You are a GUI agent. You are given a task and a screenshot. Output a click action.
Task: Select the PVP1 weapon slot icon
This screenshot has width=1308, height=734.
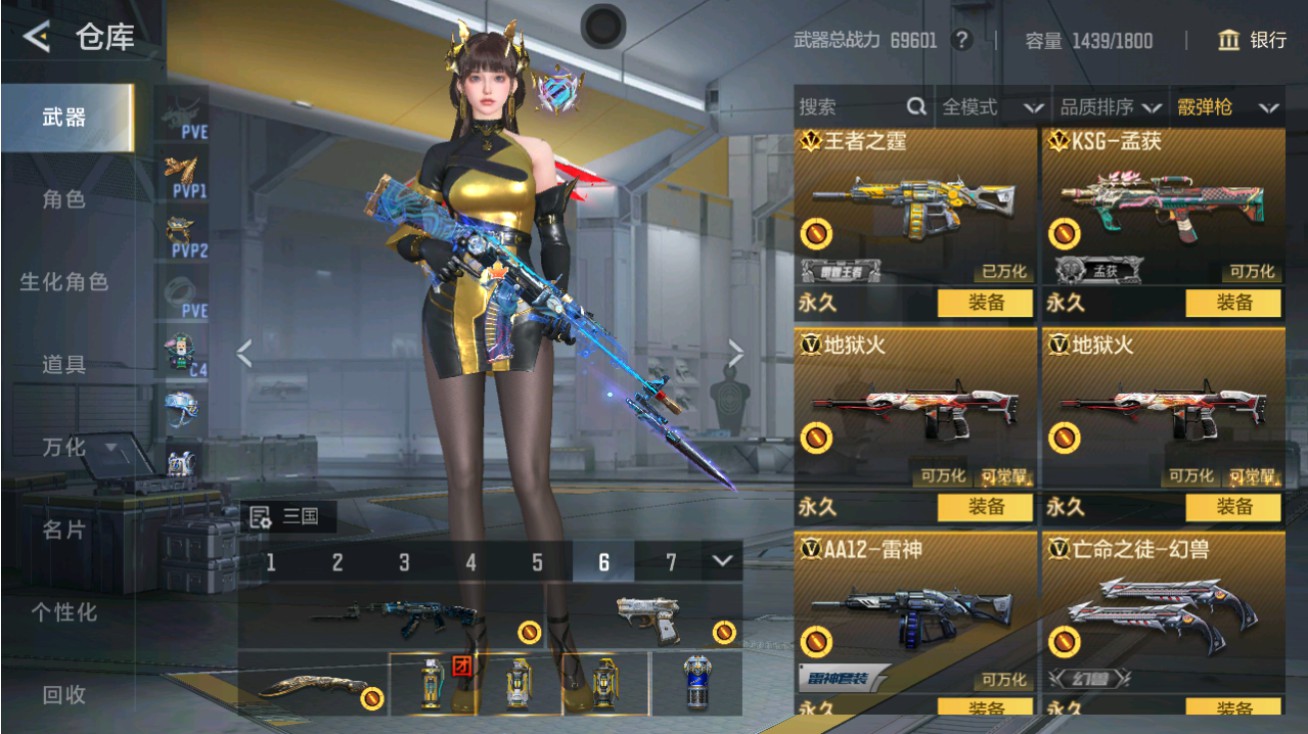point(183,178)
